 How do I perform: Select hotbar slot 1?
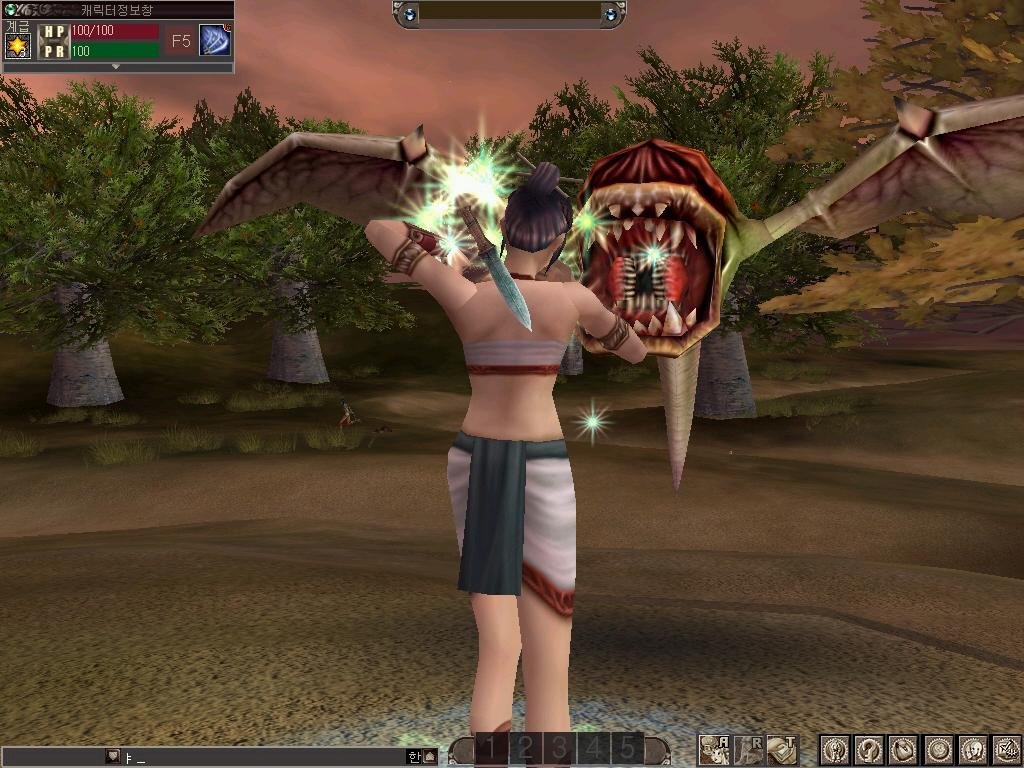point(491,749)
